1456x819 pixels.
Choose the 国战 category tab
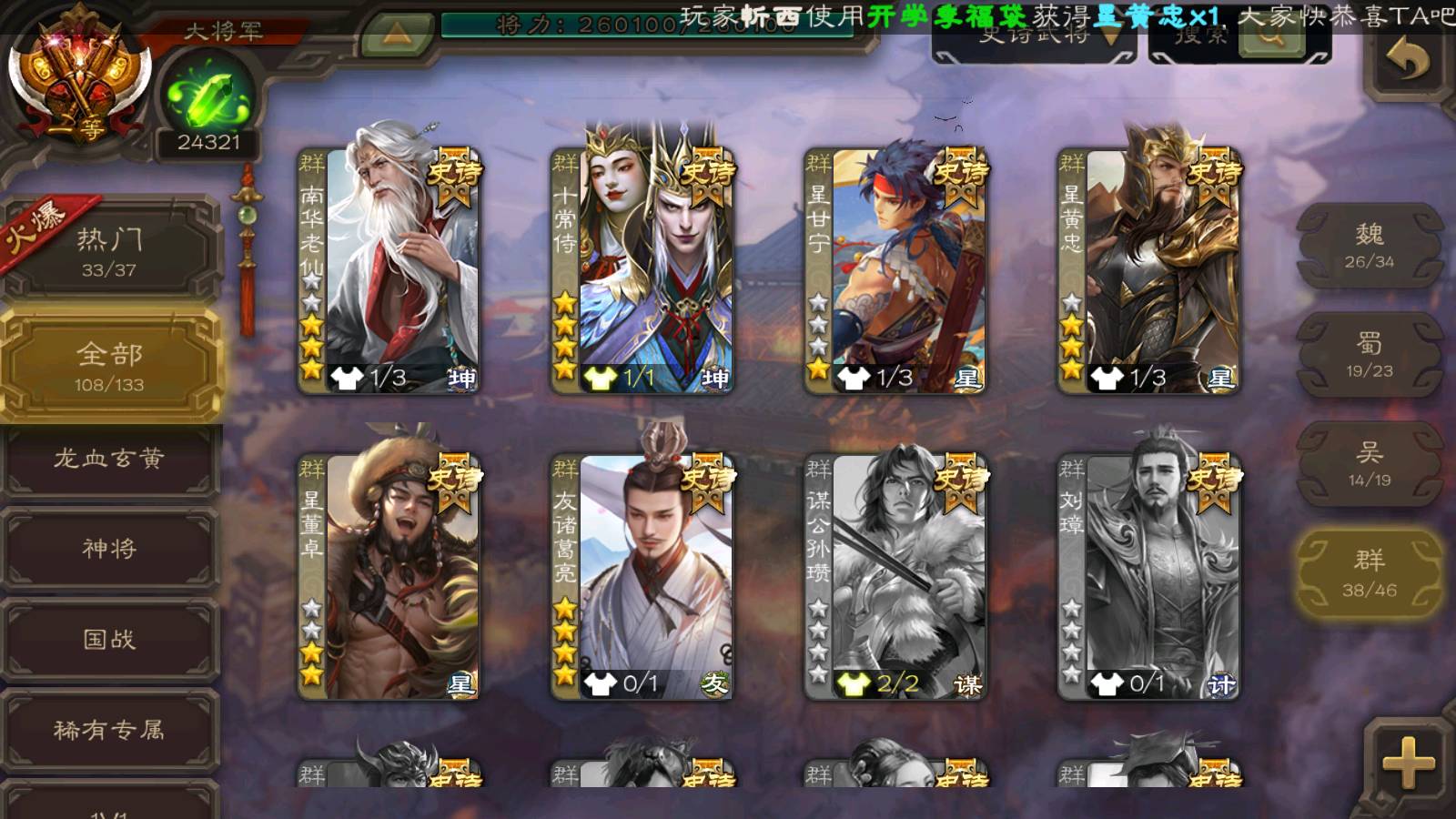[109, 640]
